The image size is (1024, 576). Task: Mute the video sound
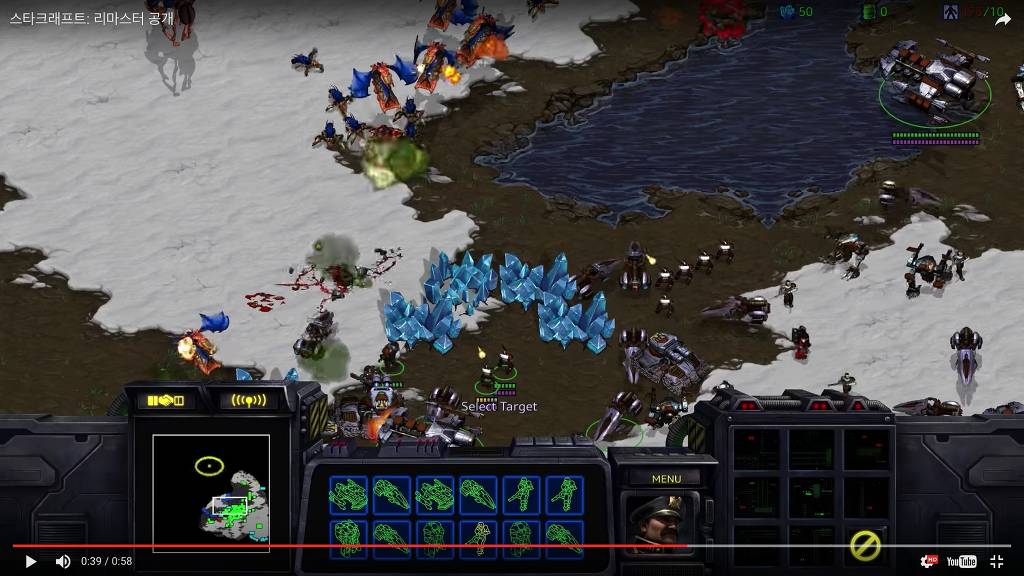click(63, 562)
